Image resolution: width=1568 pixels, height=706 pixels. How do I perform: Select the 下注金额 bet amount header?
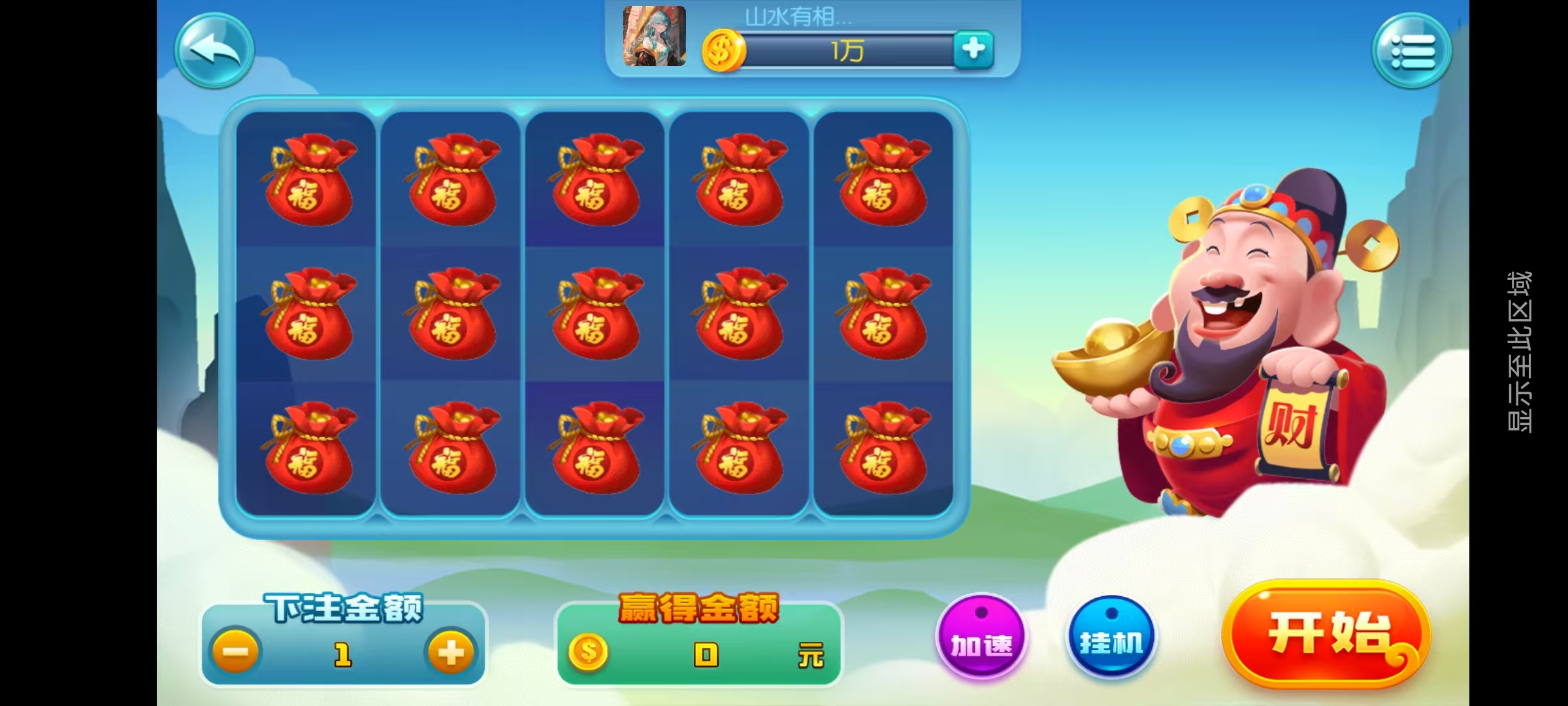click(x=345, y=606)
